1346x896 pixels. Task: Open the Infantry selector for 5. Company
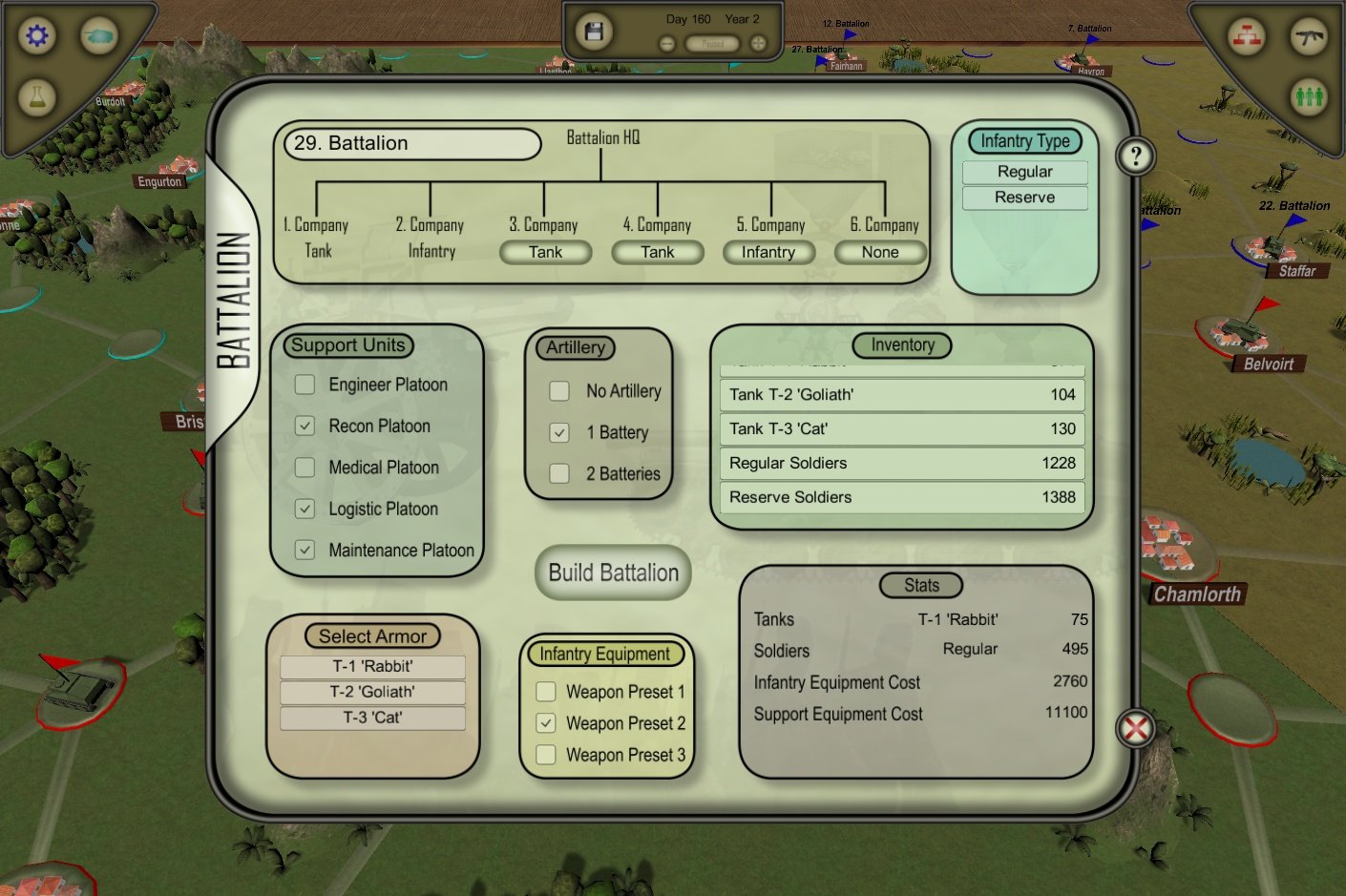[768, 252]
